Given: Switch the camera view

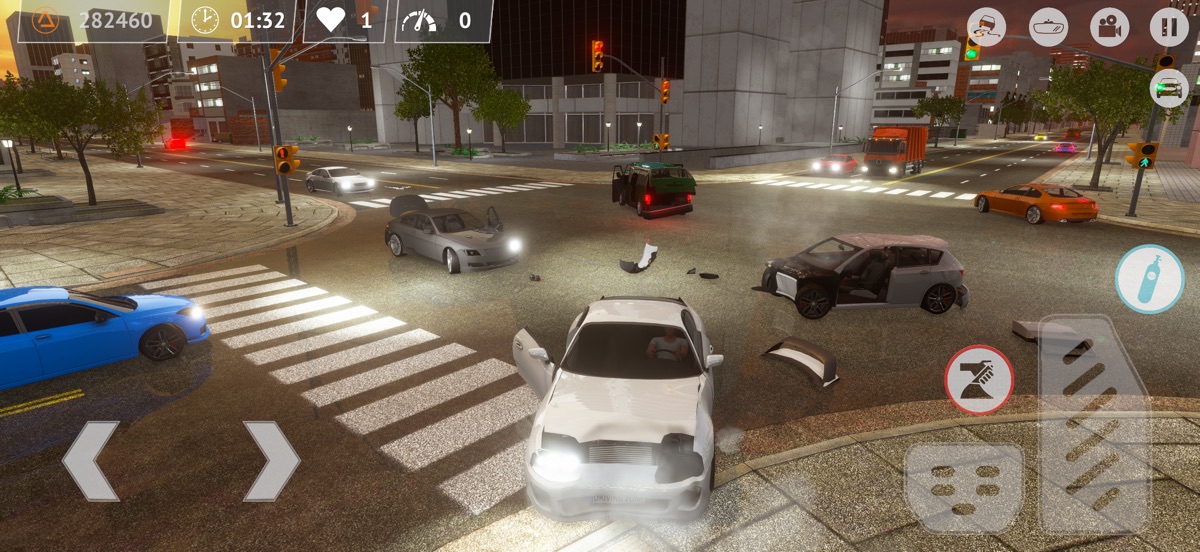Looking at the screenshot, I should point(1109,27).
